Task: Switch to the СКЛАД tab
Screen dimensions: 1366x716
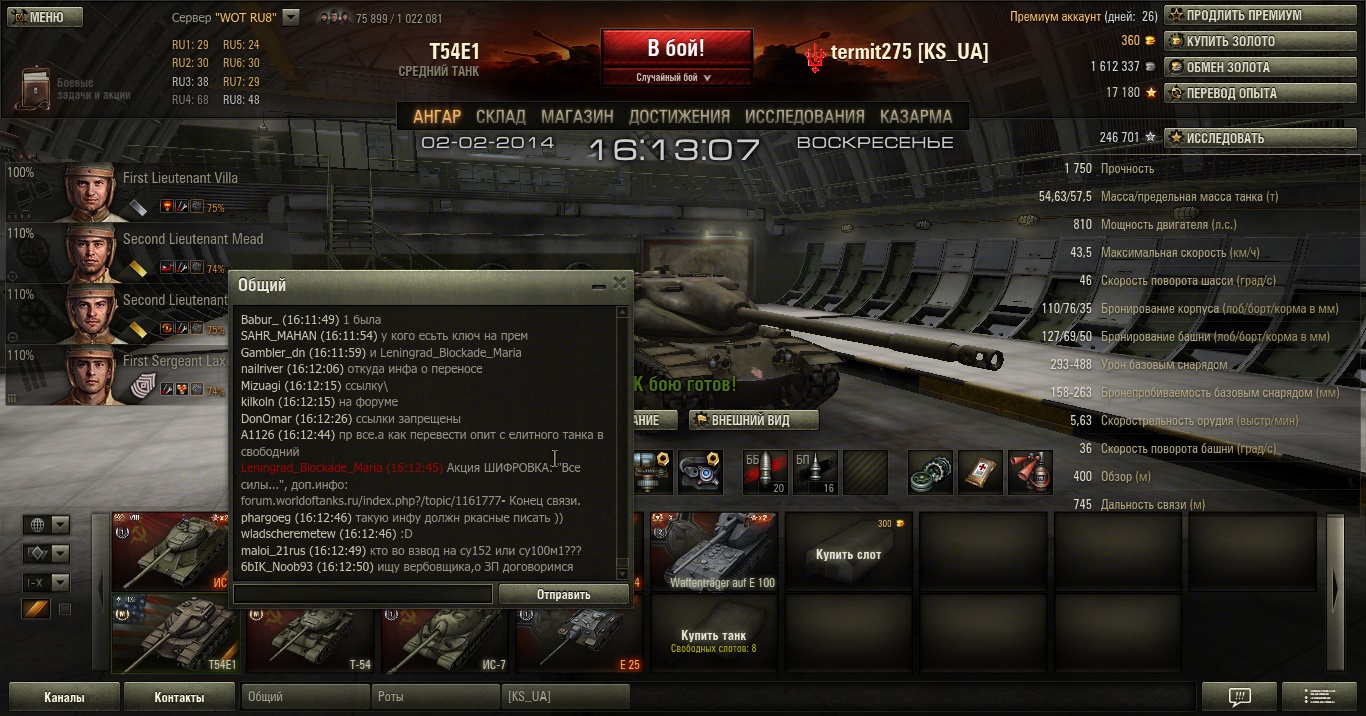Action: [500, 116]
